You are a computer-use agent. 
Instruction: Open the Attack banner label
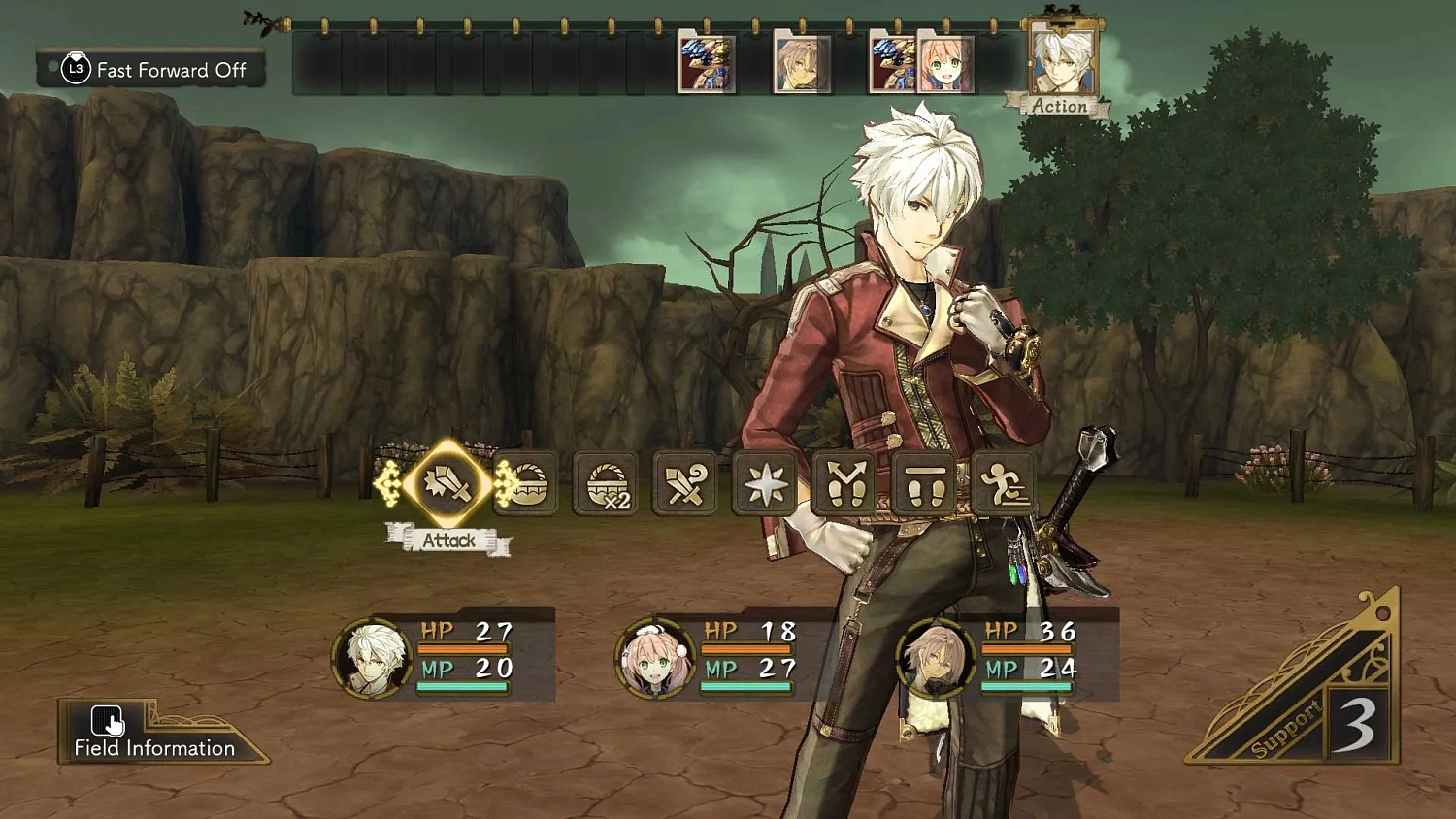point(450,541)
